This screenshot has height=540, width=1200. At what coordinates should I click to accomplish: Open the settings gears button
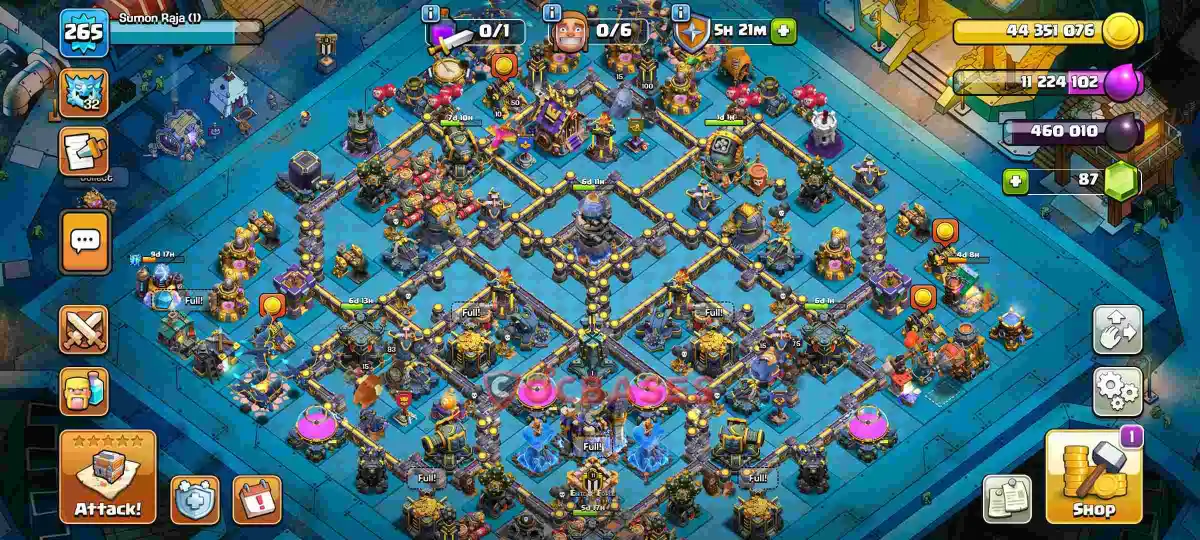[x=1117, y=391]
